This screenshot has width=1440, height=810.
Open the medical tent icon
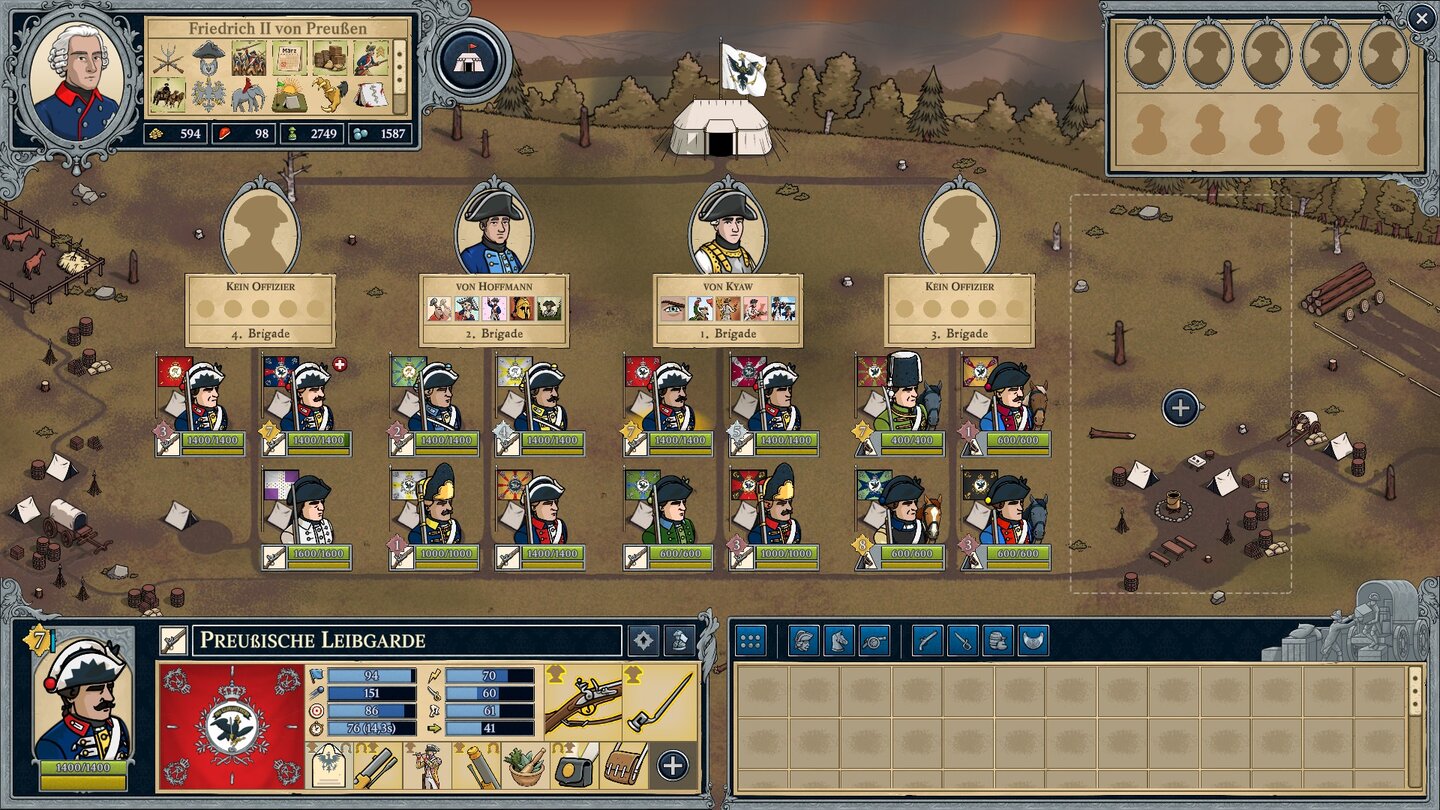(x=369, y=94)
